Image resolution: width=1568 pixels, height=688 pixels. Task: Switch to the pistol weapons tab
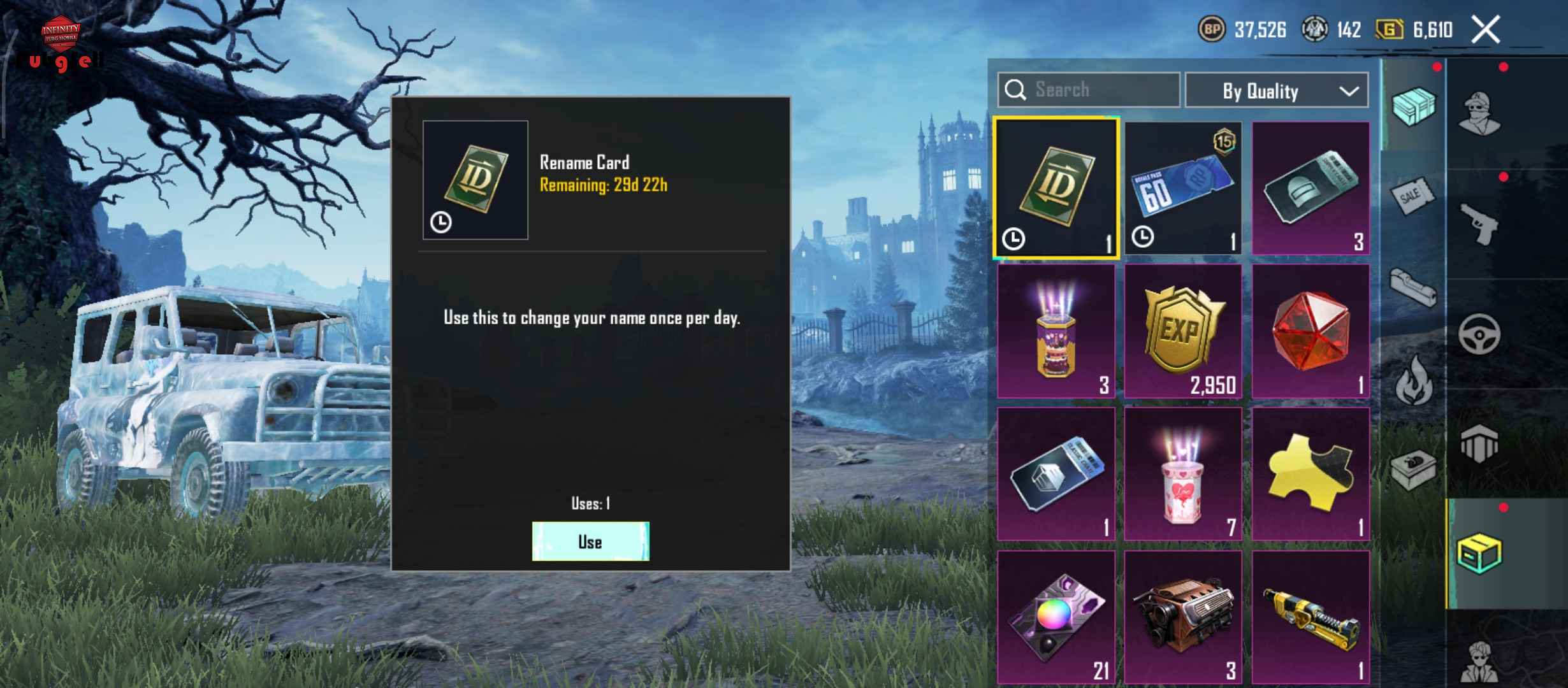pos(1479,223)
